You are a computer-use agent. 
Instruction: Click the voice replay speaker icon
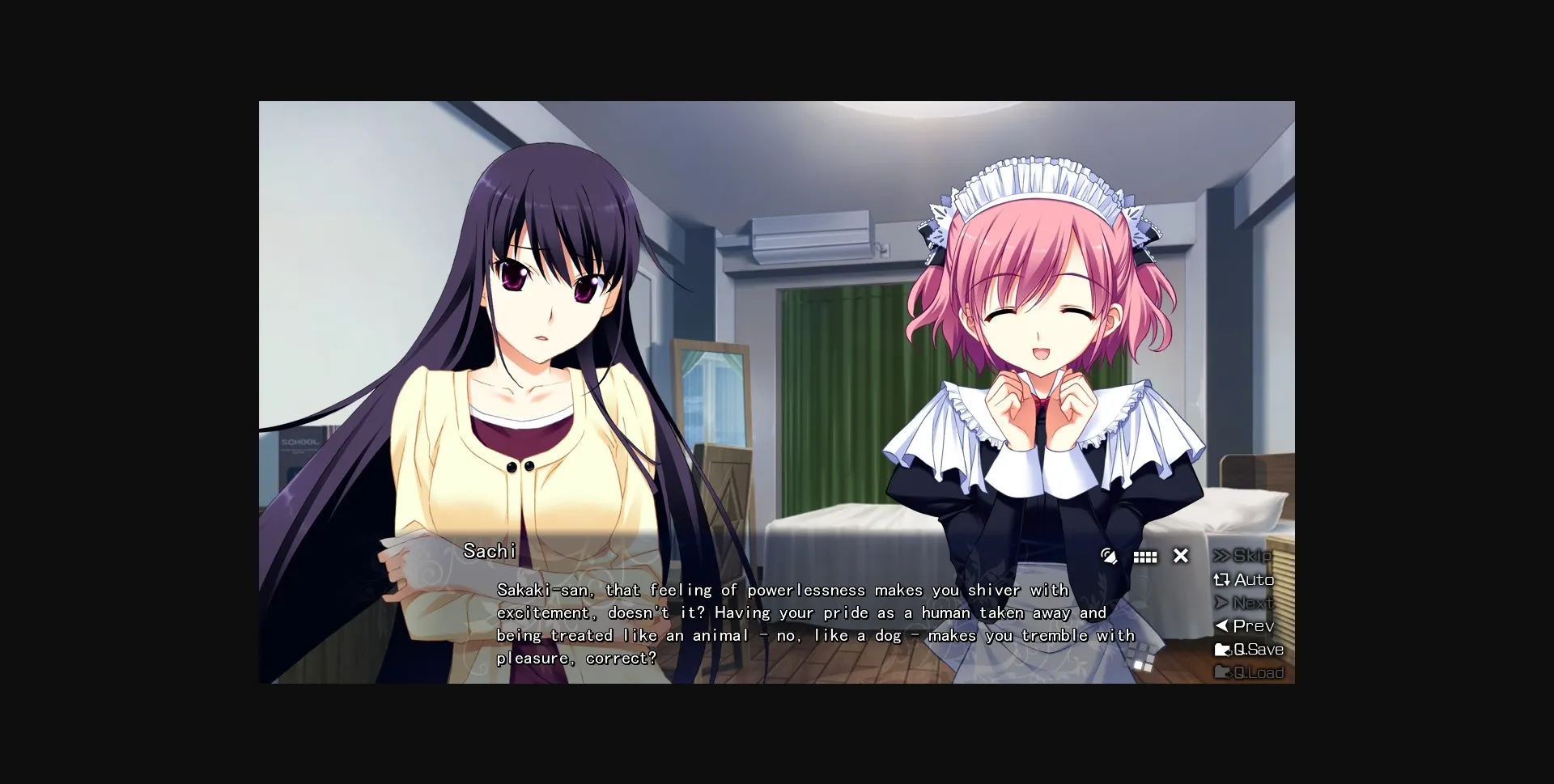click(1109, 557)
